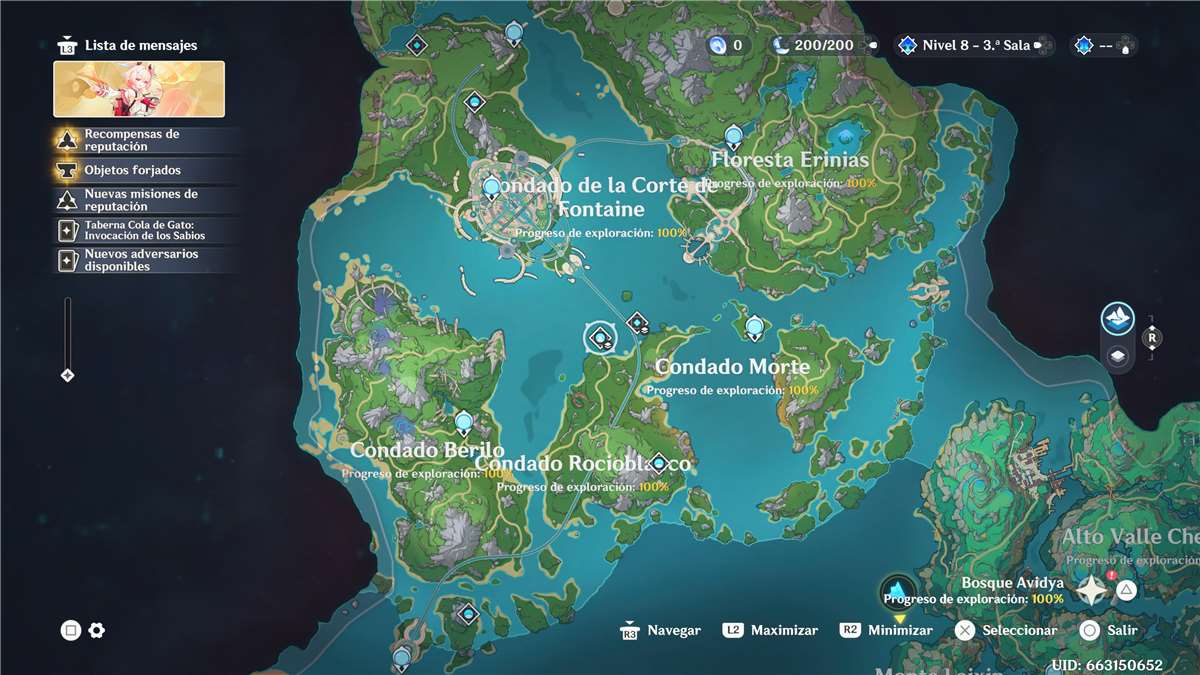The image size is (1200, 675).
Task: Click the domain marker in Condado Rocioblanco
Action: coord(658,463)
